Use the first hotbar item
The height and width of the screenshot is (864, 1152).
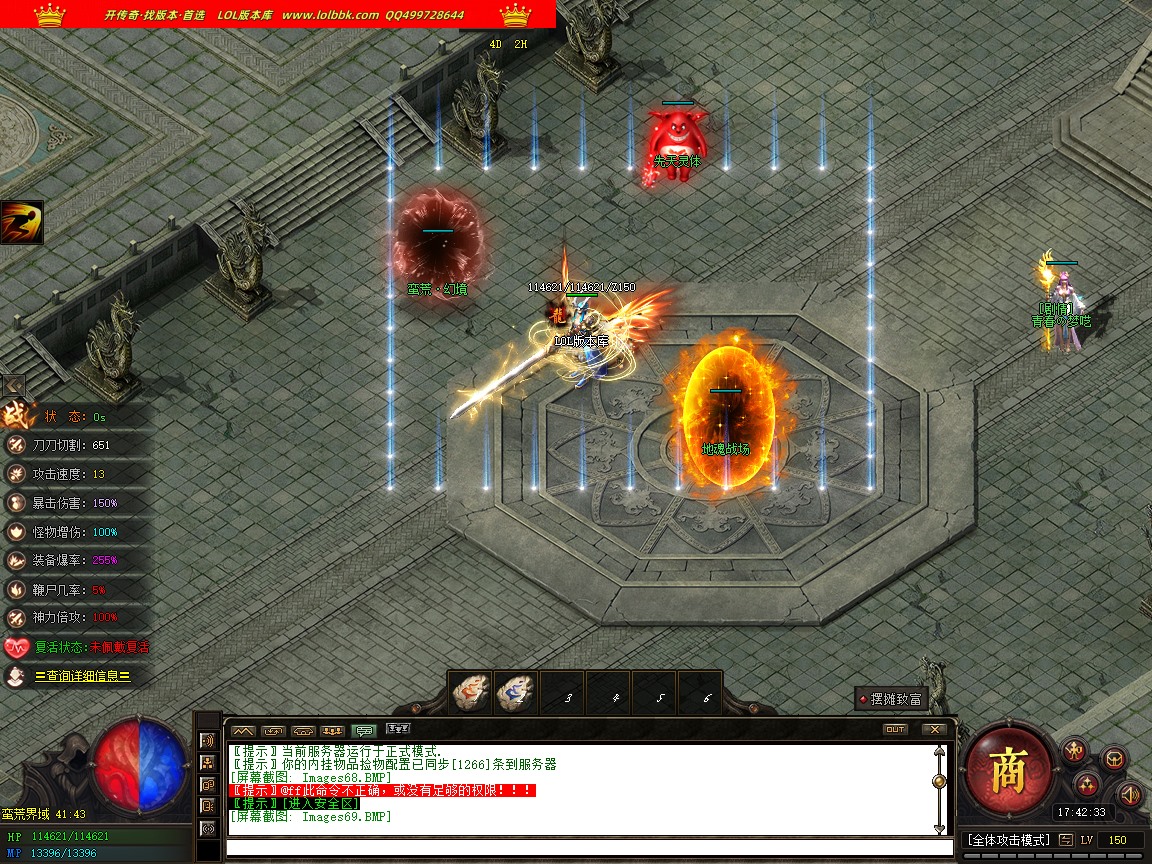pos(469,693)
